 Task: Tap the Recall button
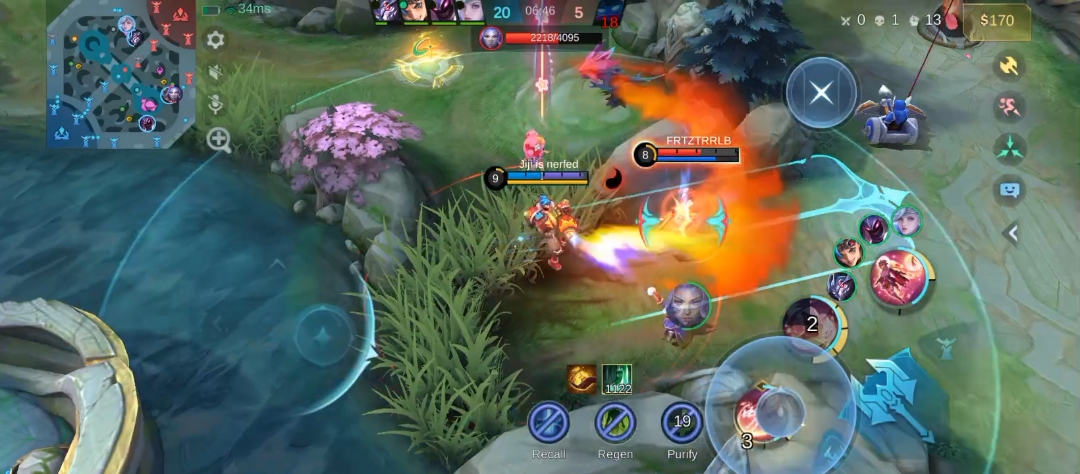pyautogui.click(x=549, y=422)
